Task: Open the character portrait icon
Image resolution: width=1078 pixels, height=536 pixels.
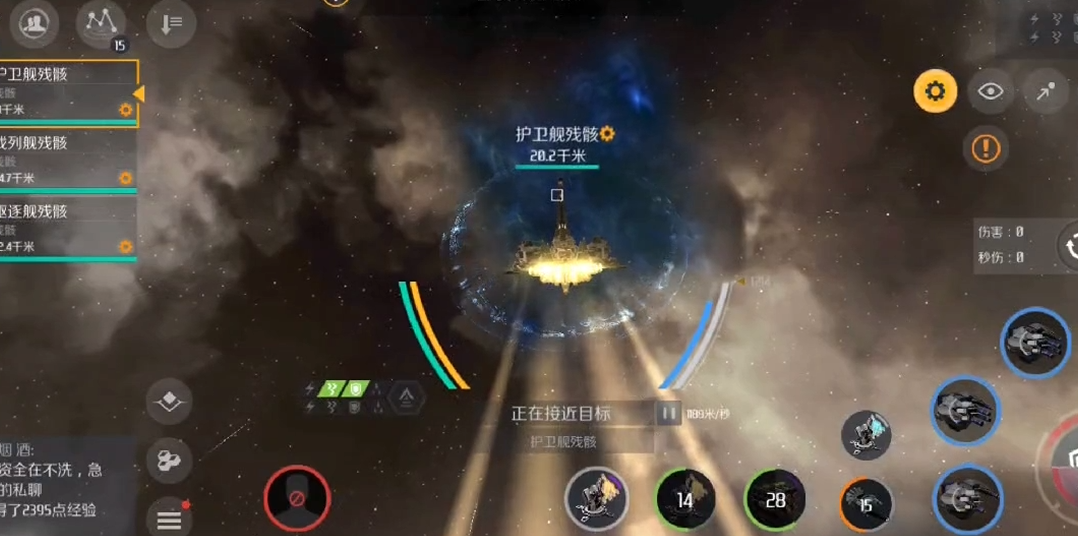Action: pos(34,24)
